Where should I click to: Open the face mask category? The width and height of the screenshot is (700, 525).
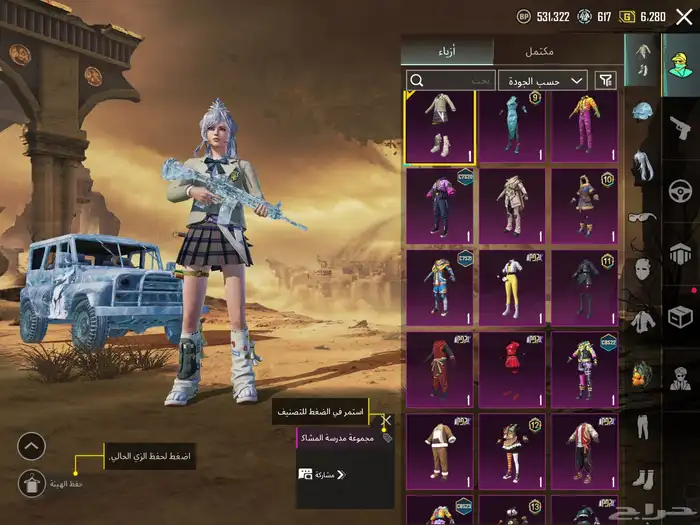coord(640,268)
